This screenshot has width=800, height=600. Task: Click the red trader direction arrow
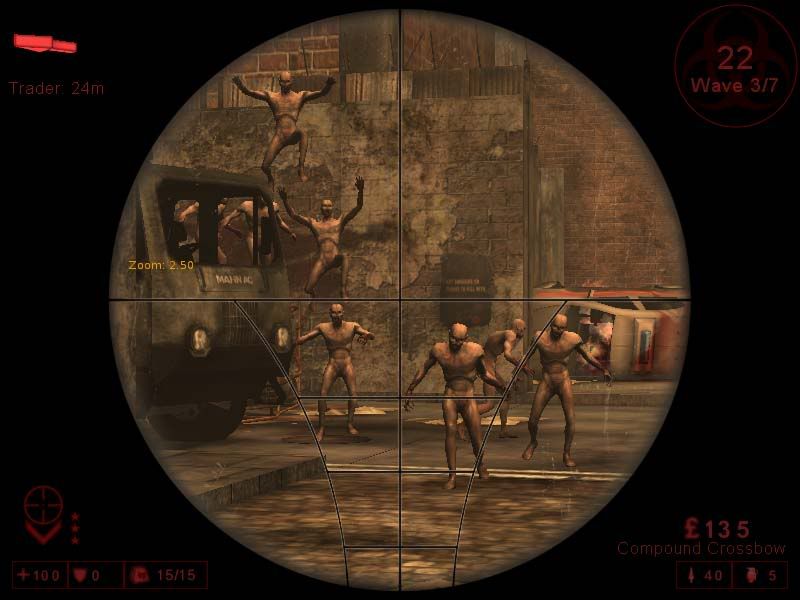tap(45, 43)
